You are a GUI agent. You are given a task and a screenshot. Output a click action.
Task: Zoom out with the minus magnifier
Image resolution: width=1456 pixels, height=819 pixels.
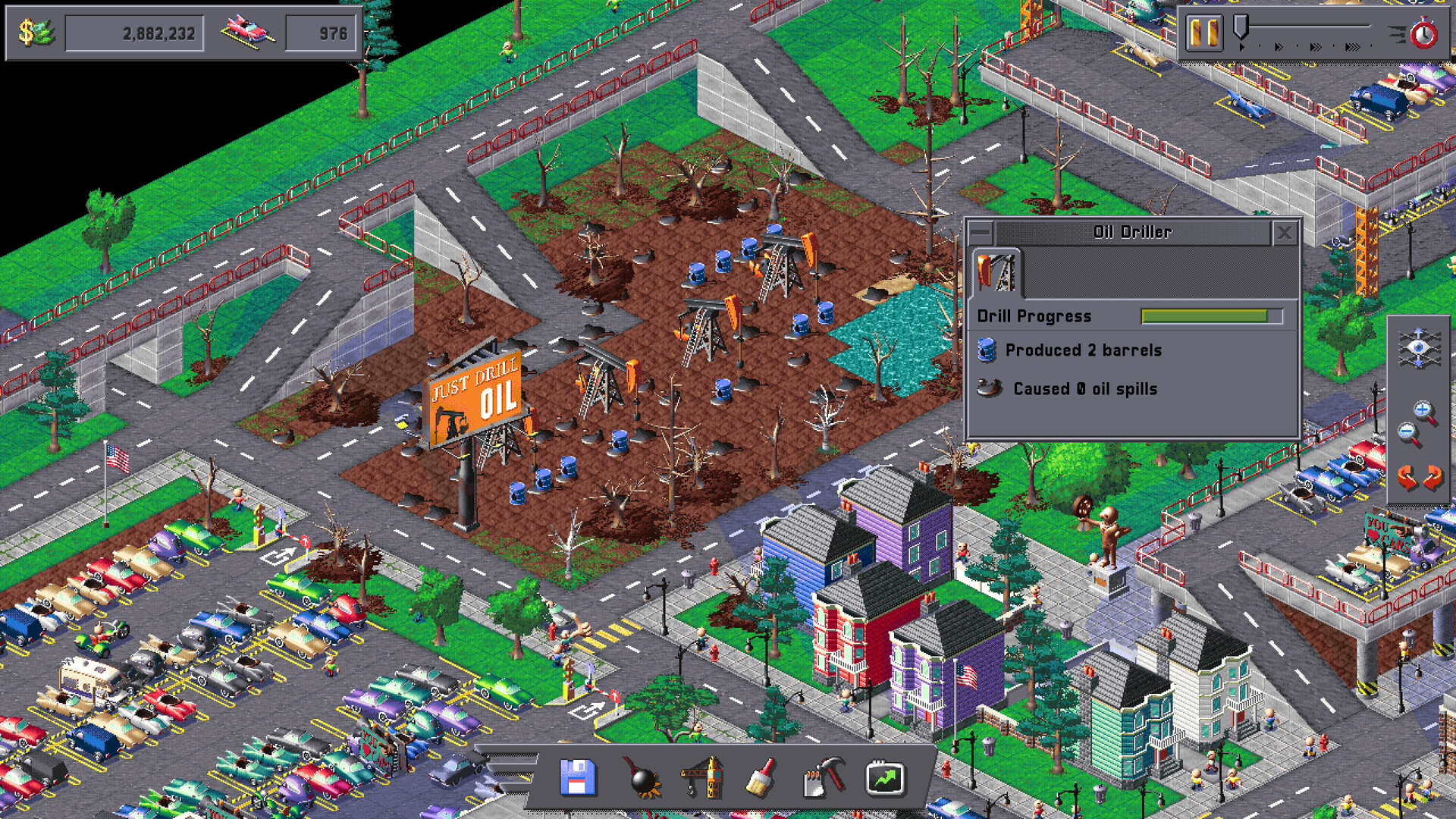click(x=1407, y=431)
